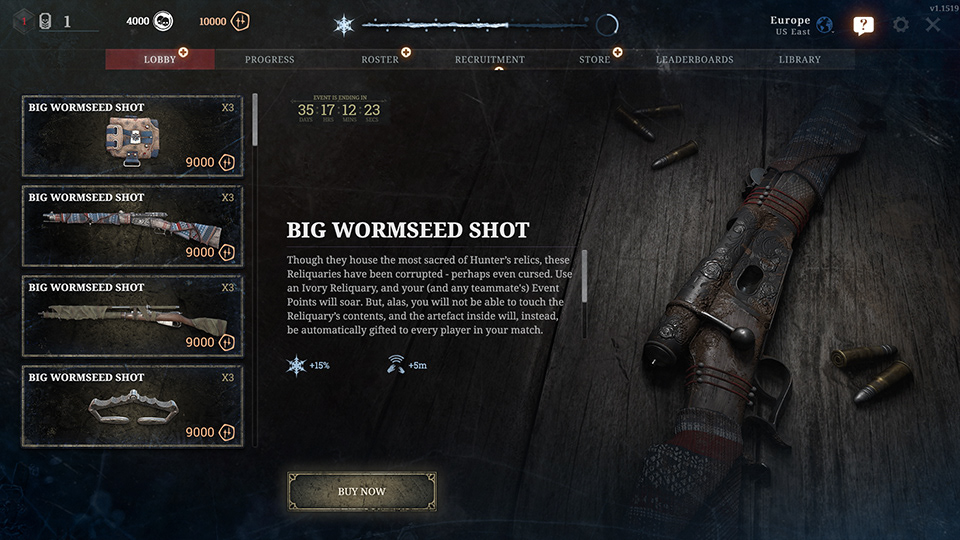Switch to the Lobby tab
Viewport: 960px width, 540px height.
click(x=160, y=60)
